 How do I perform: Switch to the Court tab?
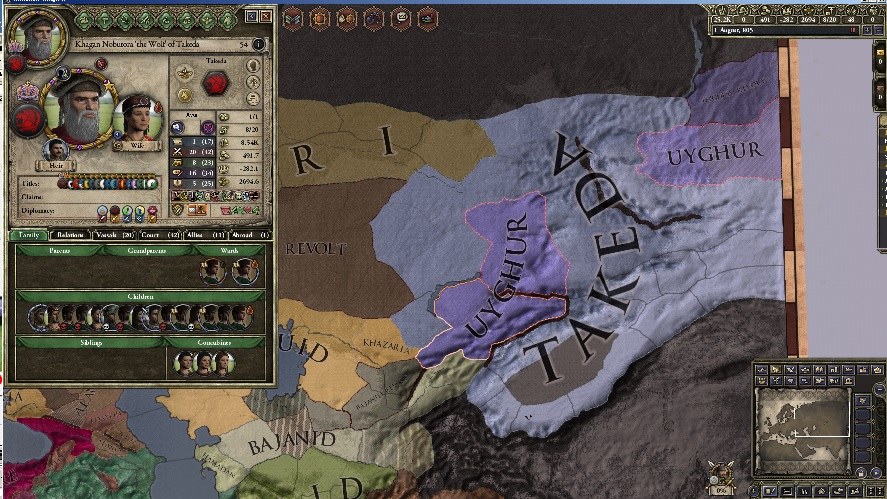coord(163,235)
